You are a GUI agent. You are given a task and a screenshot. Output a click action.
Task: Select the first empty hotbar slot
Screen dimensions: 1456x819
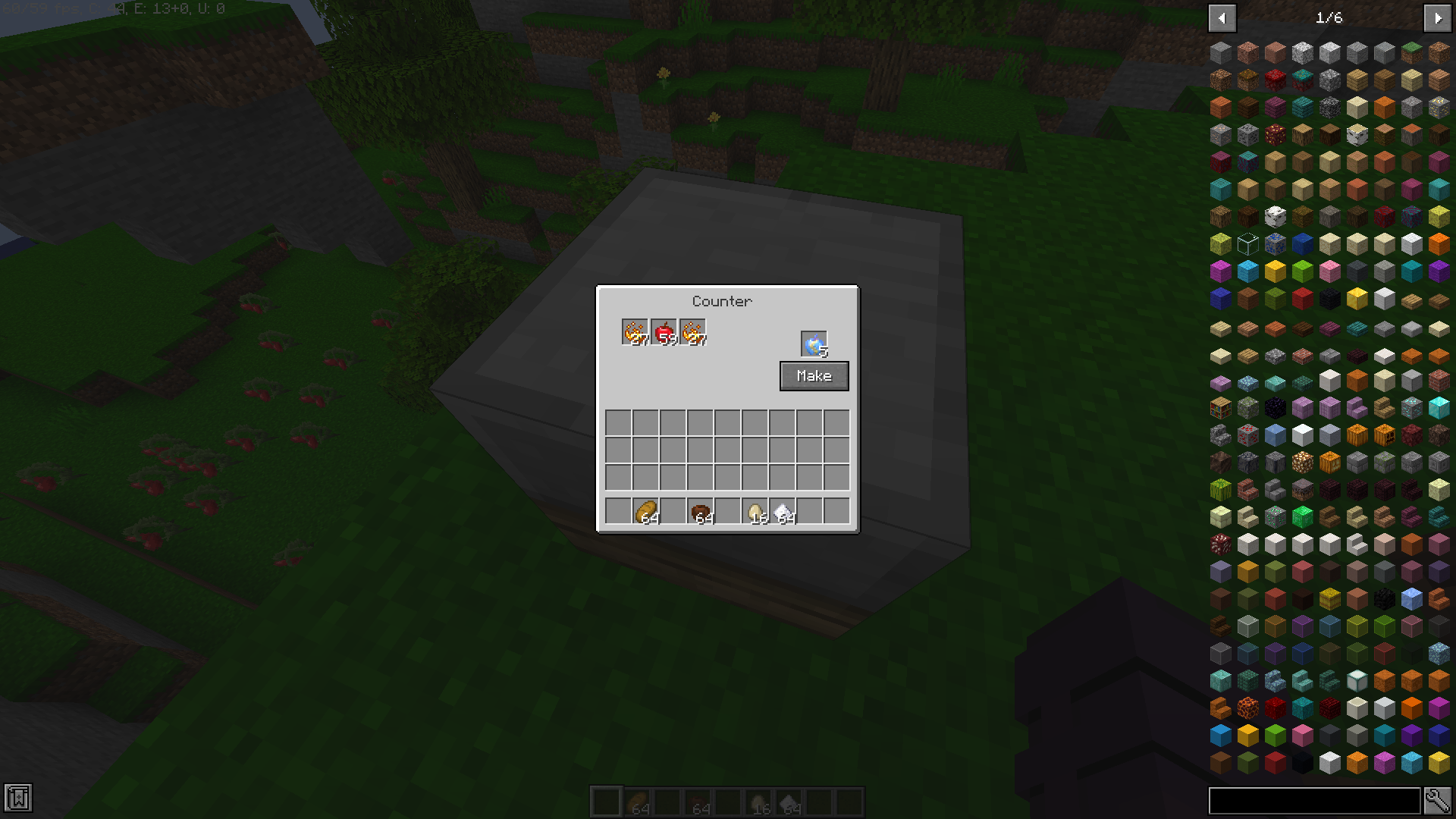(x=607, y=800)
